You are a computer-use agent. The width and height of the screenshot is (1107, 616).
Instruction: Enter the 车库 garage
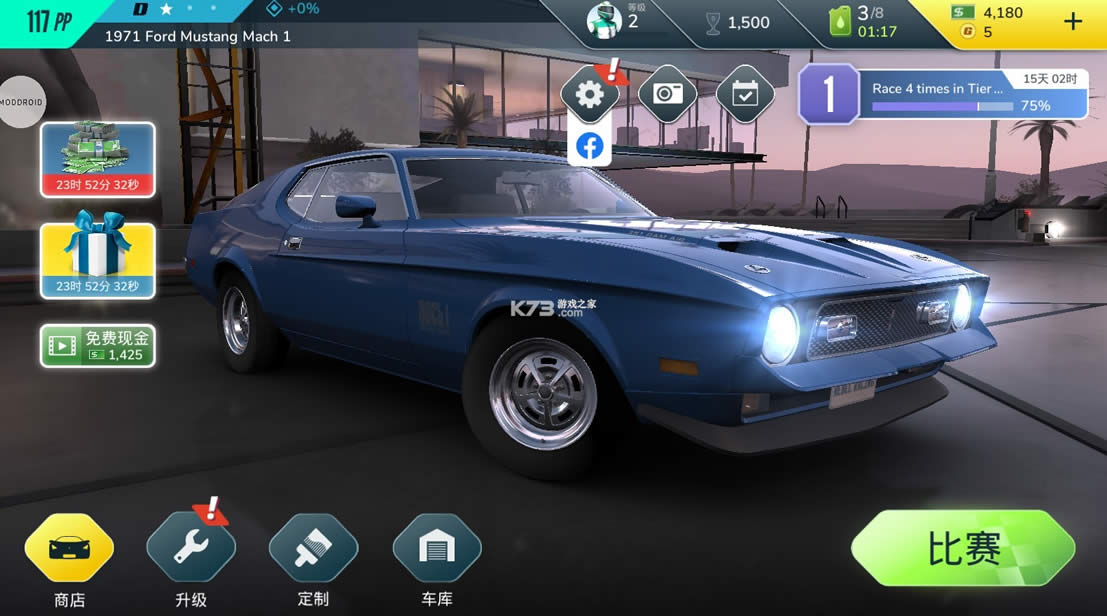pyautogui.click(x=437, y=548)
